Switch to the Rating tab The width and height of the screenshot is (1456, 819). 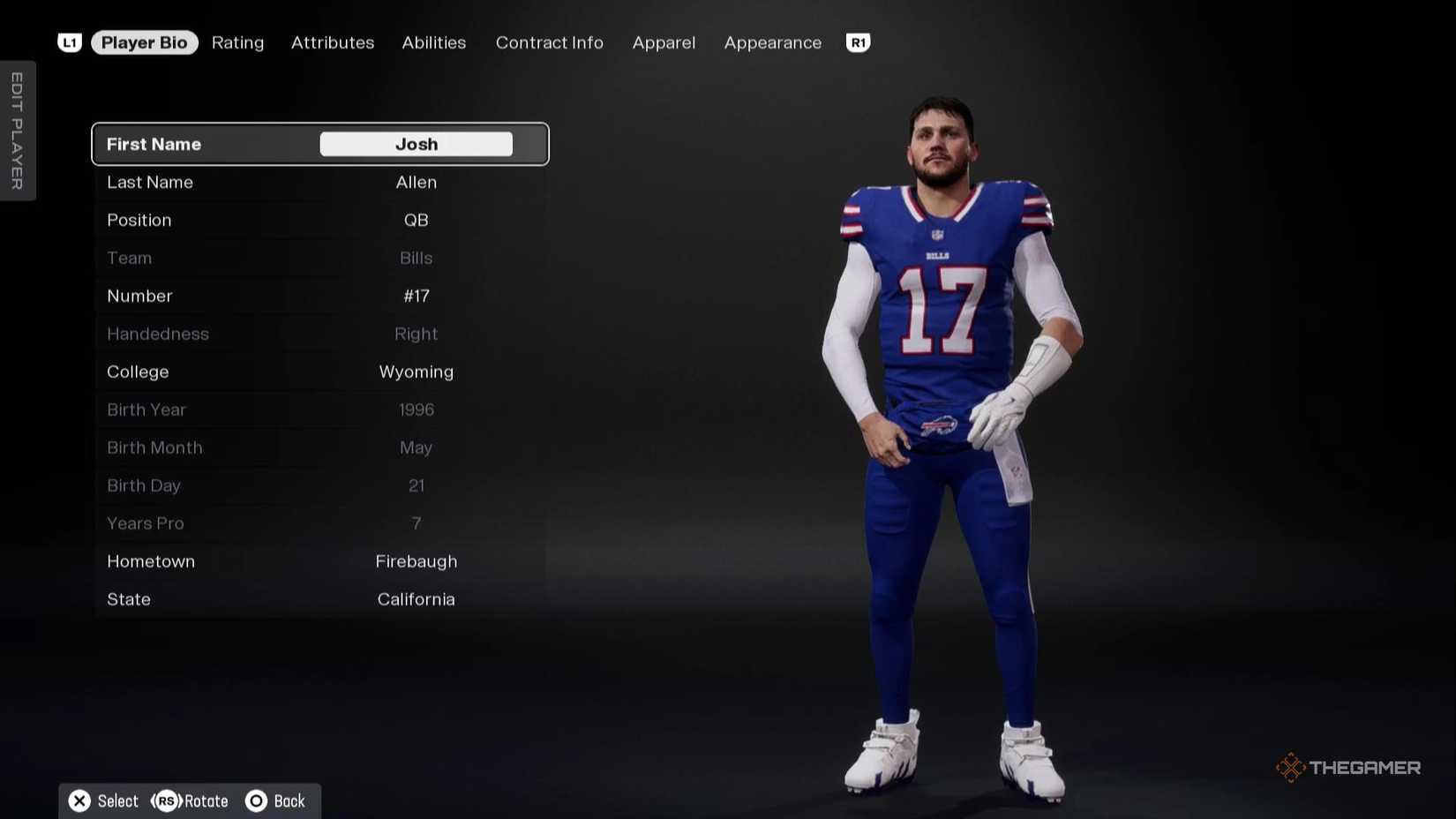(237, 42)
